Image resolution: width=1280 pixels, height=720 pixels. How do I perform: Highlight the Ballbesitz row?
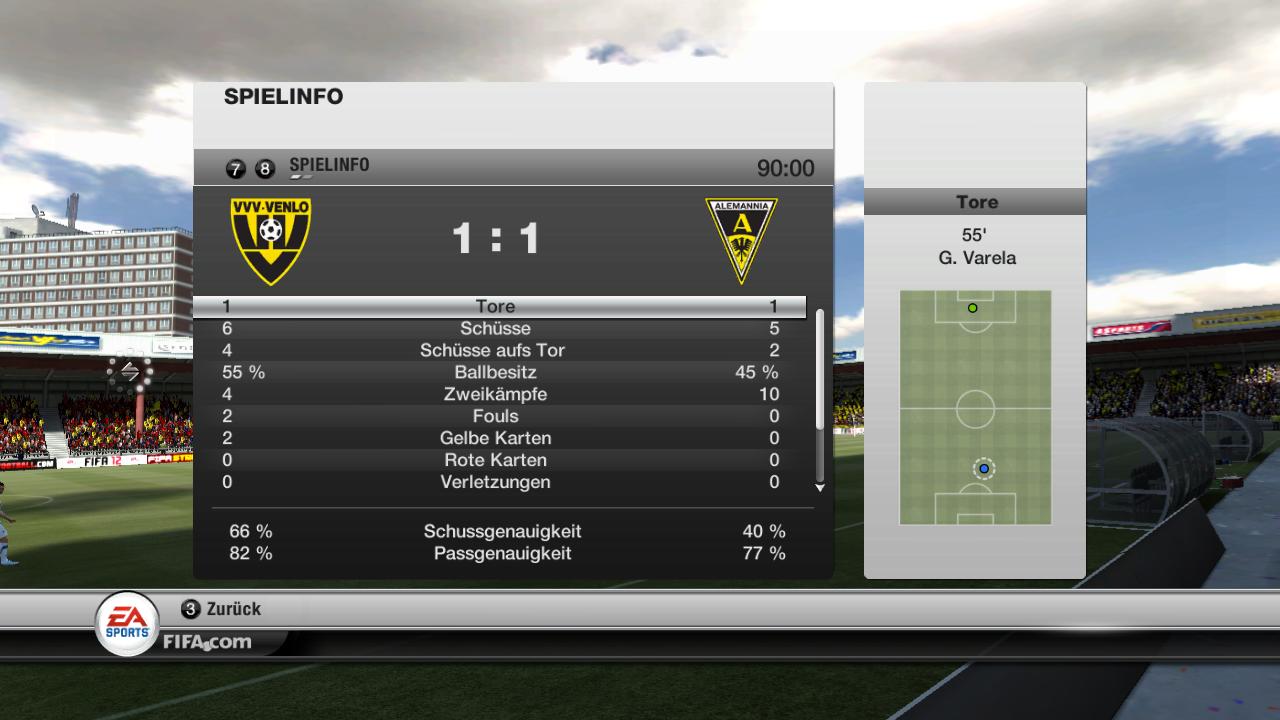497,372
